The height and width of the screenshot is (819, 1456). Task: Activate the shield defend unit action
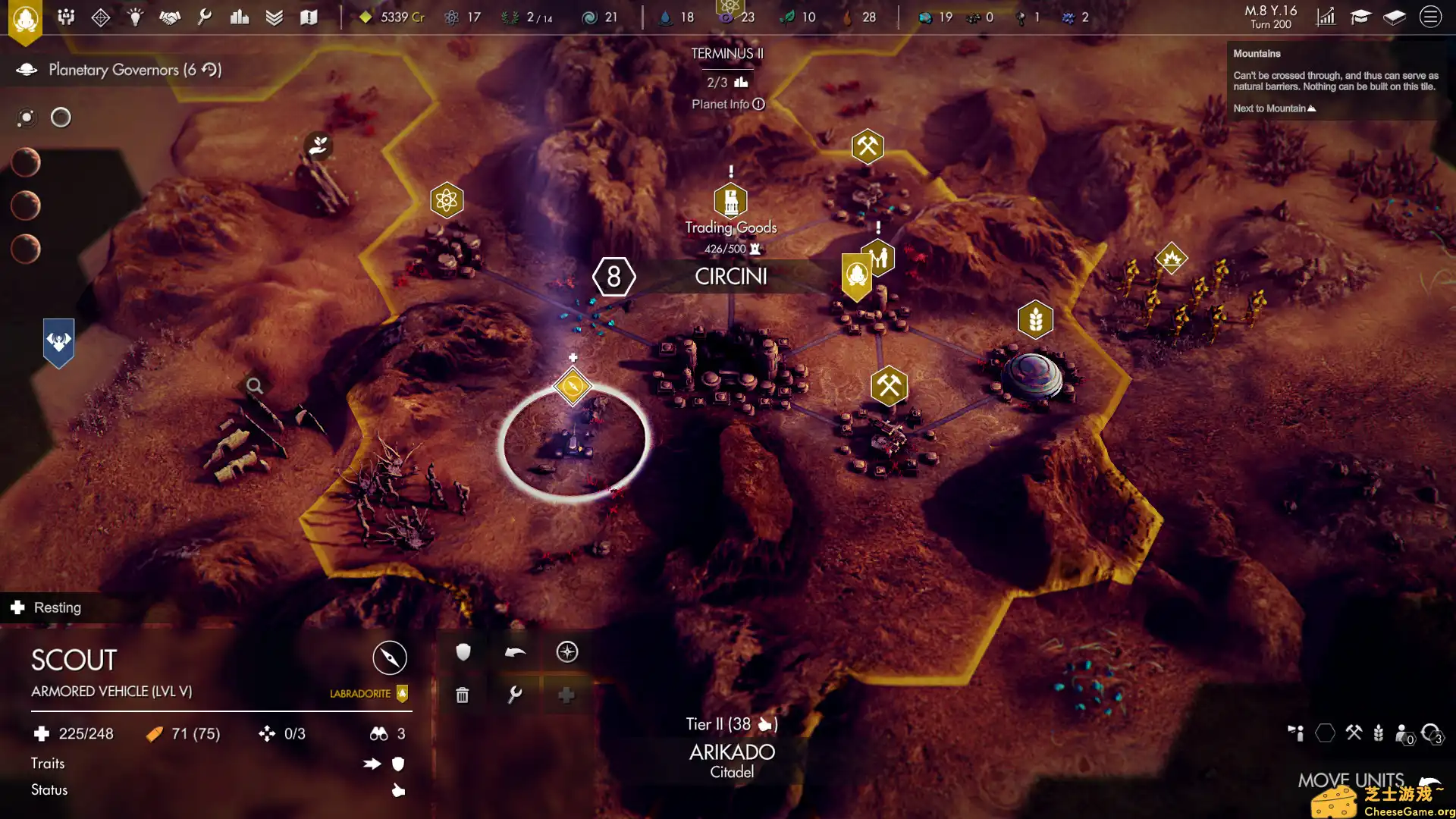tap(463, 652)
